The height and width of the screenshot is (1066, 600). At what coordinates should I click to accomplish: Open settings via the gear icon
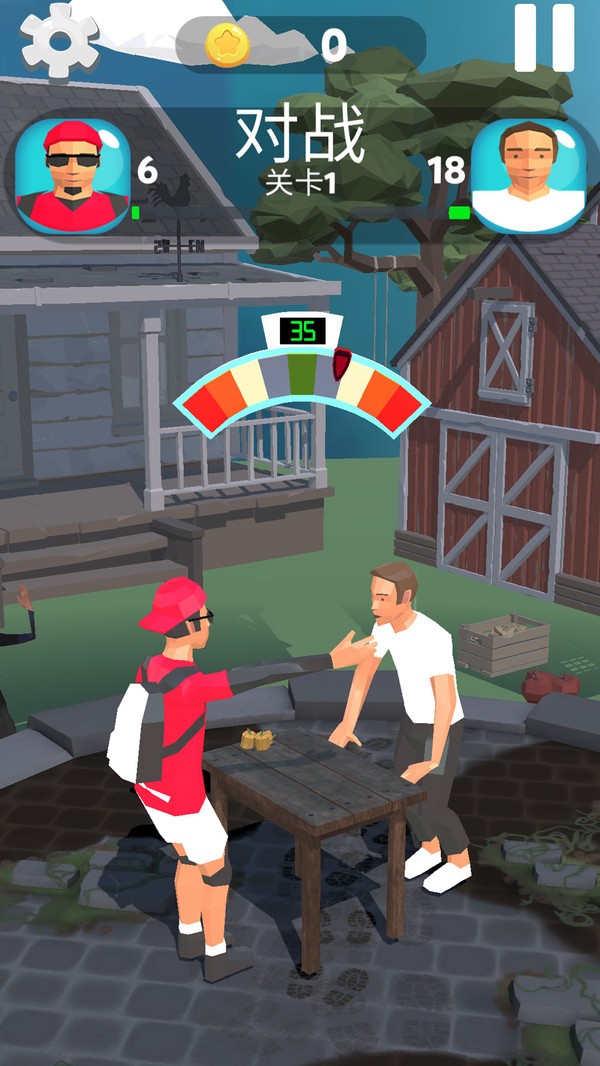(59, 39)
